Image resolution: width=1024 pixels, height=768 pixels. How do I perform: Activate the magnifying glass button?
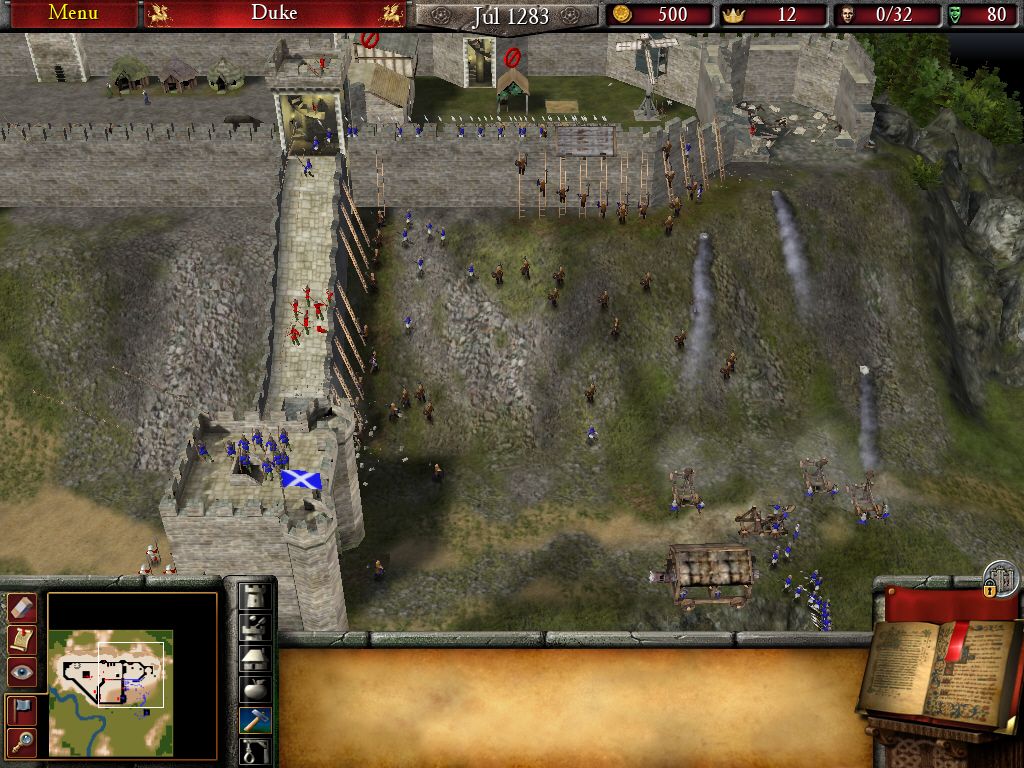(x=22, y=741)
